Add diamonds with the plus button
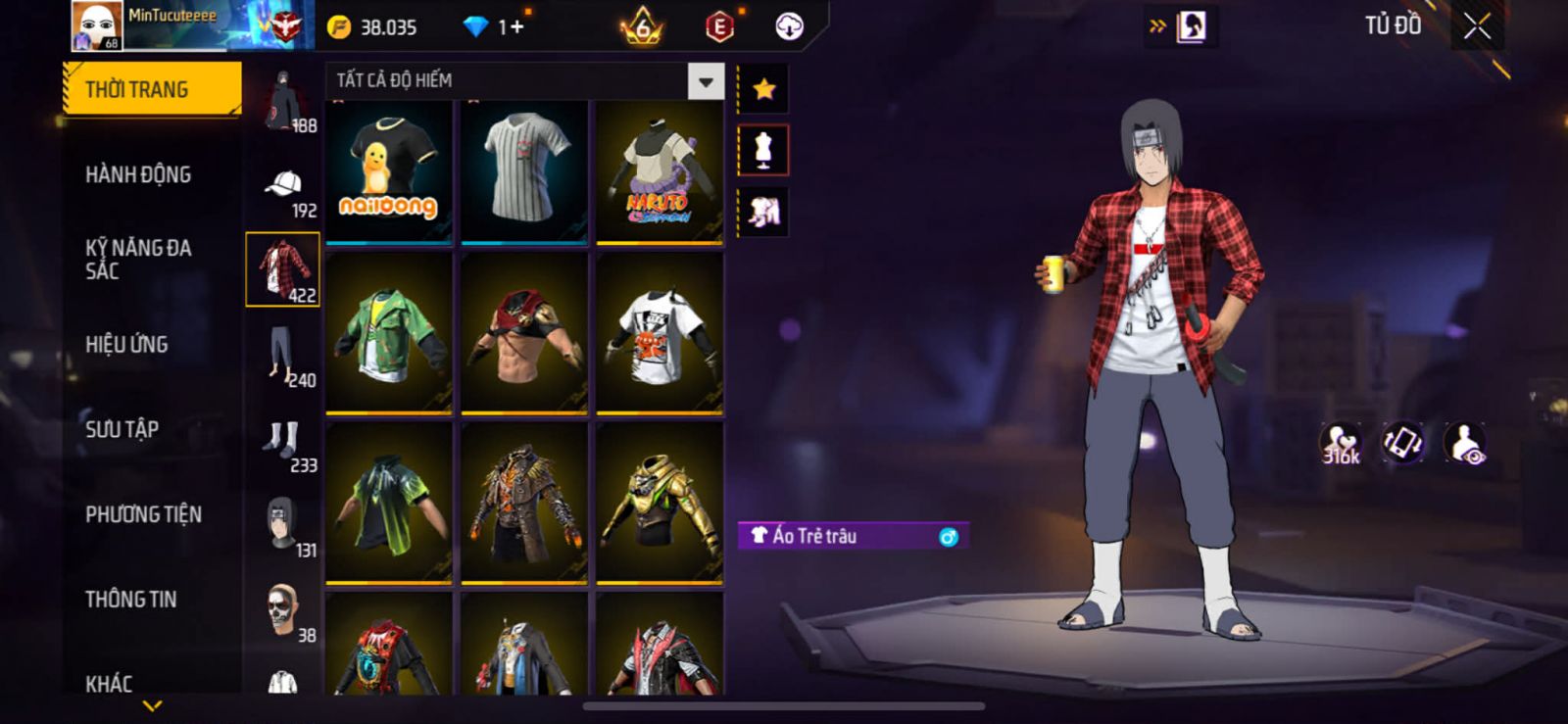The image size is (1568, 724). (x=516, y=27)
